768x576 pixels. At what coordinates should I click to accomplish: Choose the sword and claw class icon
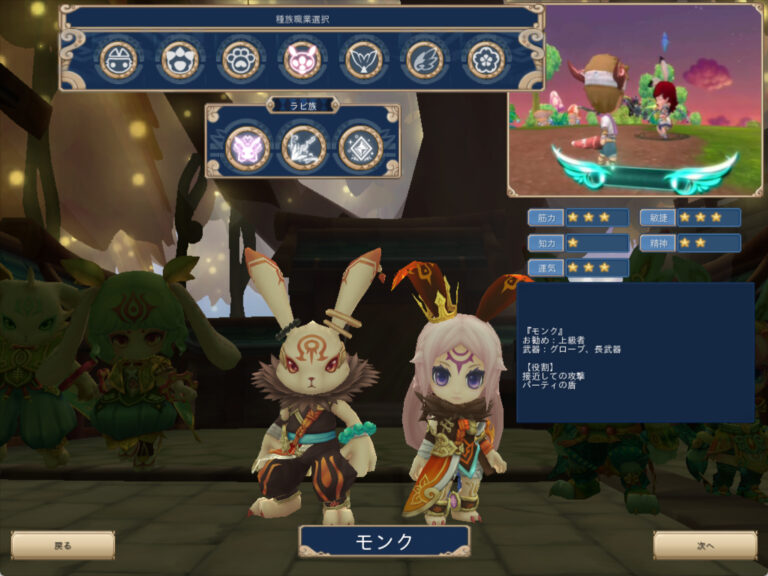(x=303, y=148)
